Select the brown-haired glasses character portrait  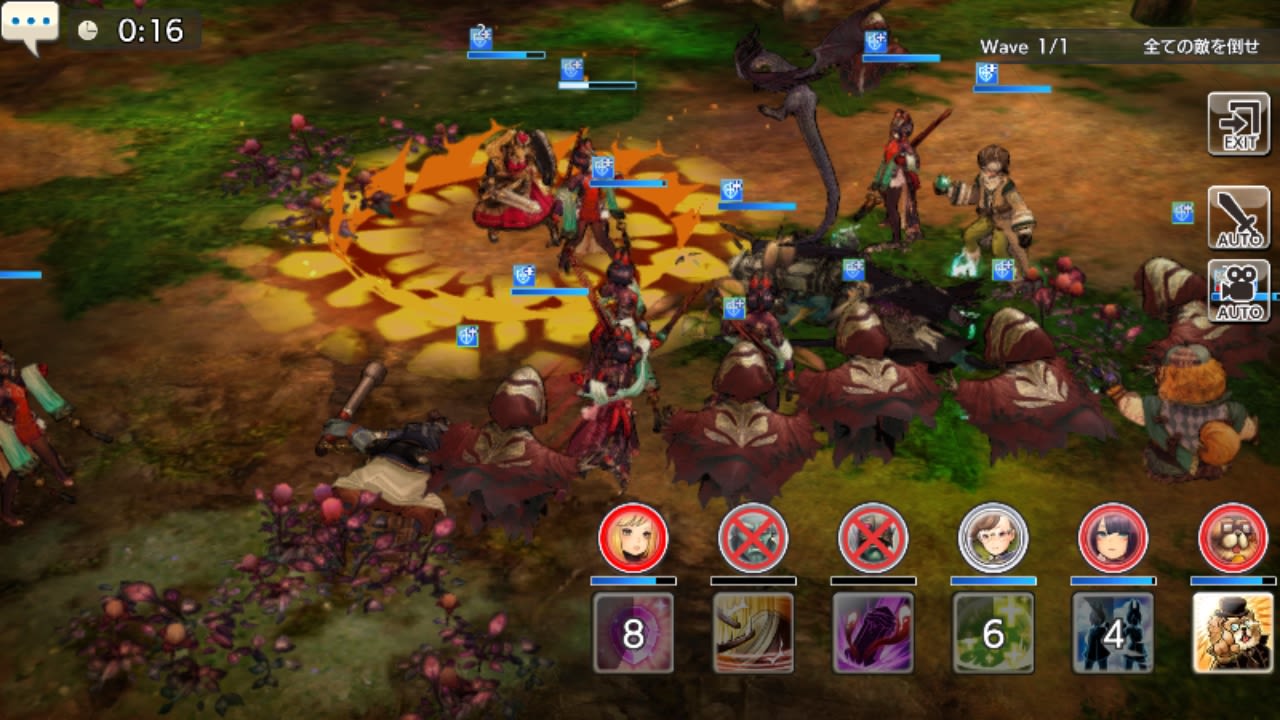pos(993,538)
